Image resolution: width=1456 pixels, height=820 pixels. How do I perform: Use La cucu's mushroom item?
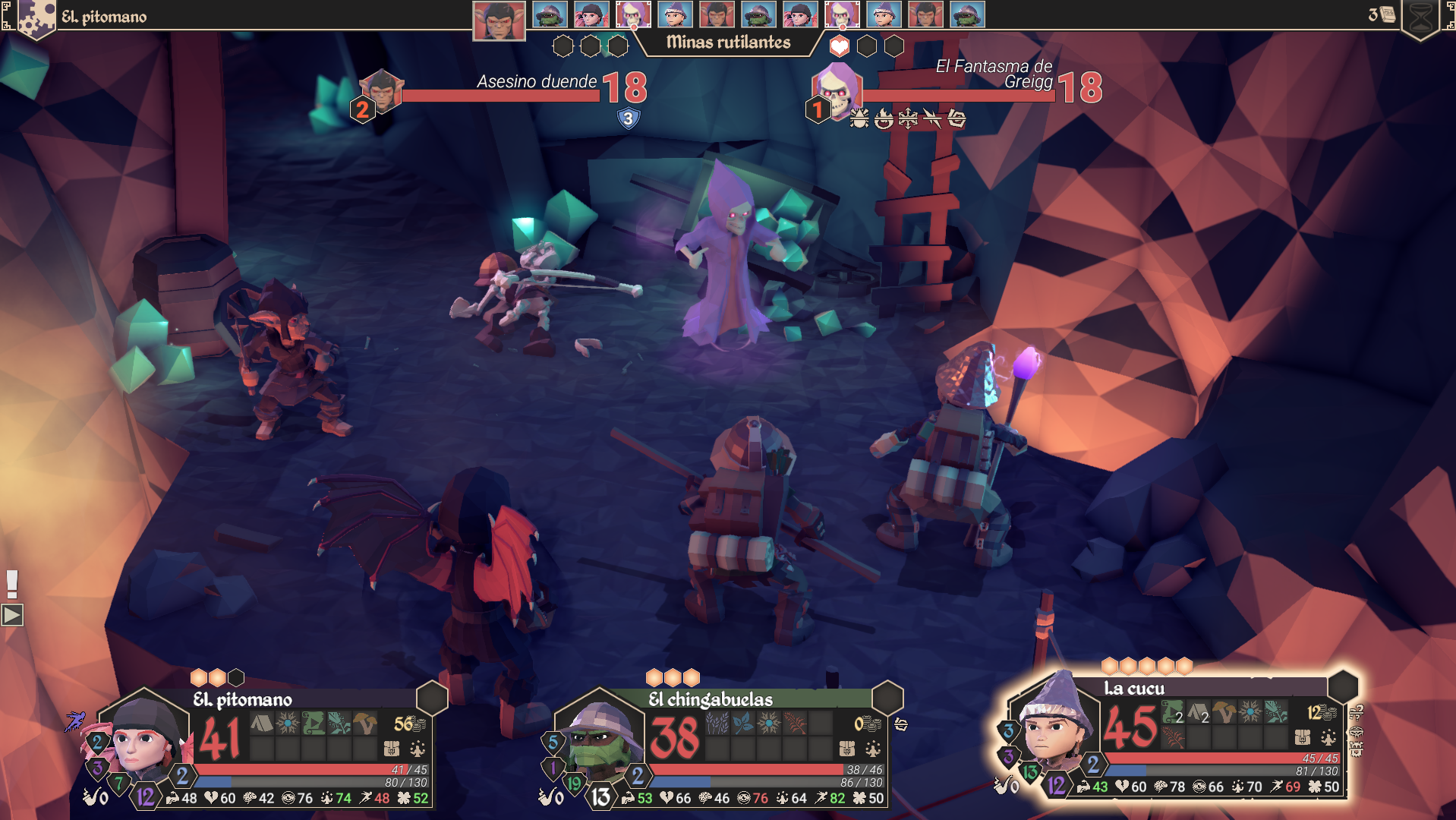point(1224,712)
